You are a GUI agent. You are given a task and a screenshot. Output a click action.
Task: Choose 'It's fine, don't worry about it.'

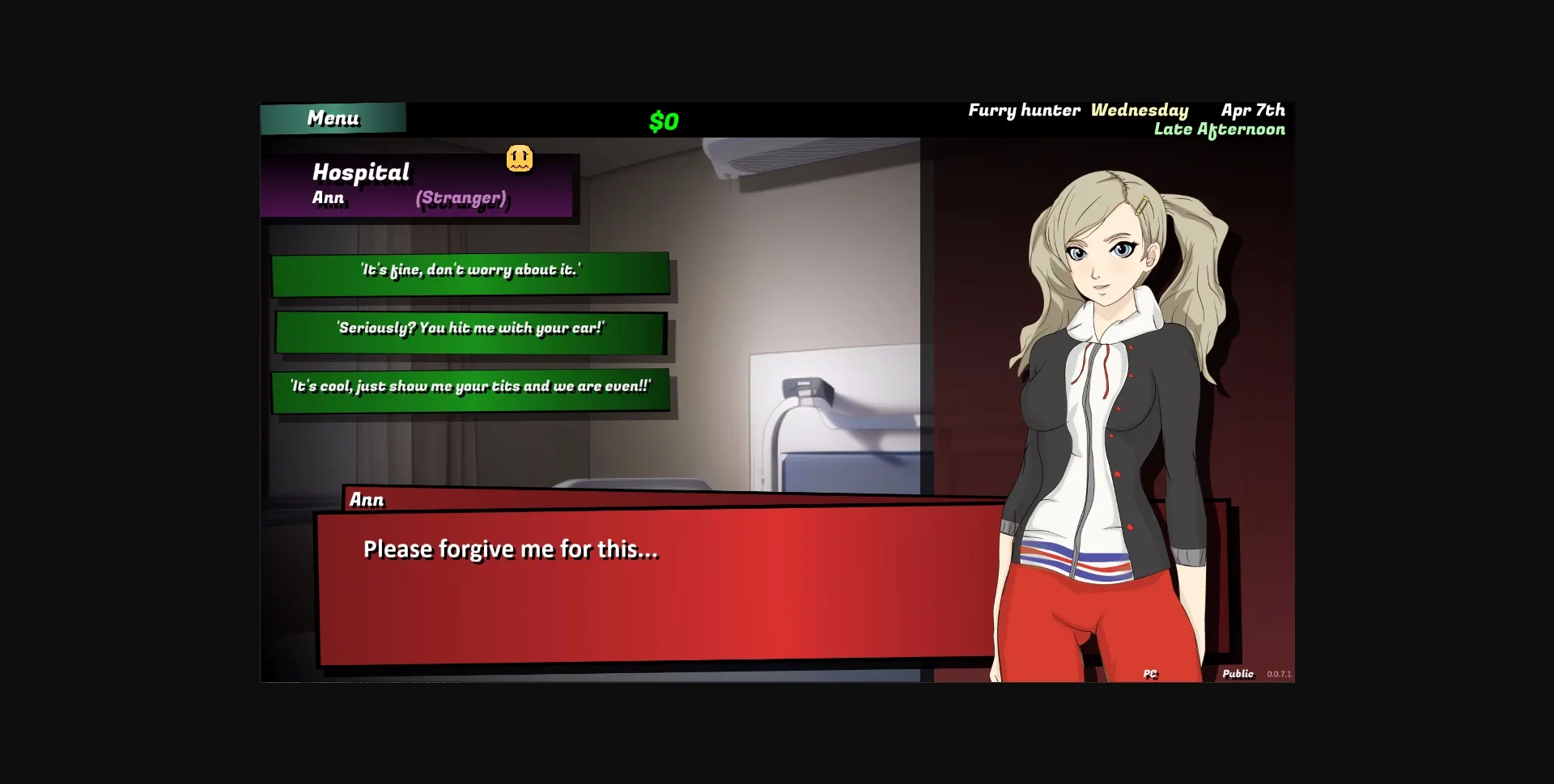pyautogui.click(x=471, y=273)
